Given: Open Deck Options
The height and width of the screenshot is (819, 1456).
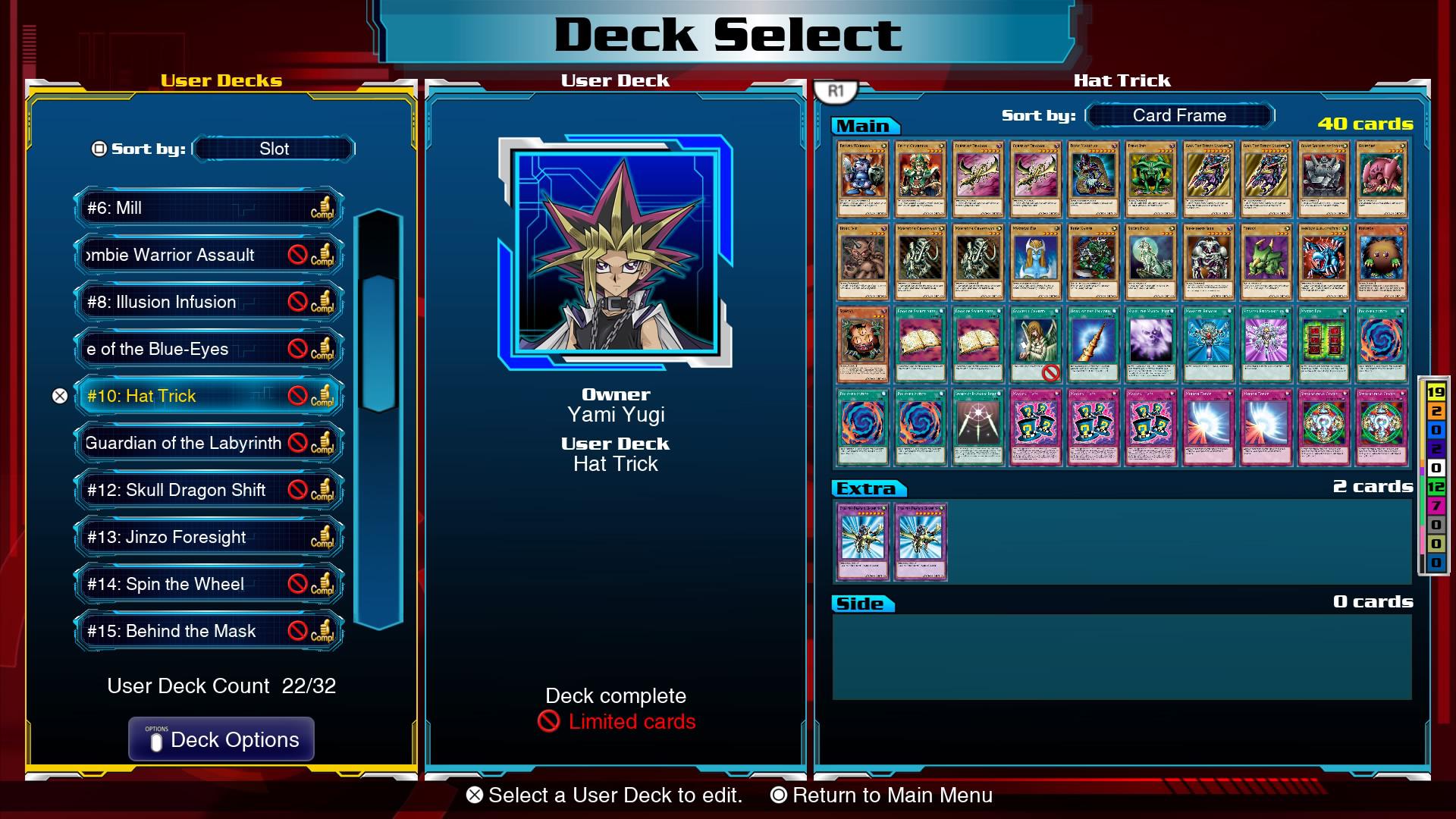Looking at the screenshot, I should (221, 739).
